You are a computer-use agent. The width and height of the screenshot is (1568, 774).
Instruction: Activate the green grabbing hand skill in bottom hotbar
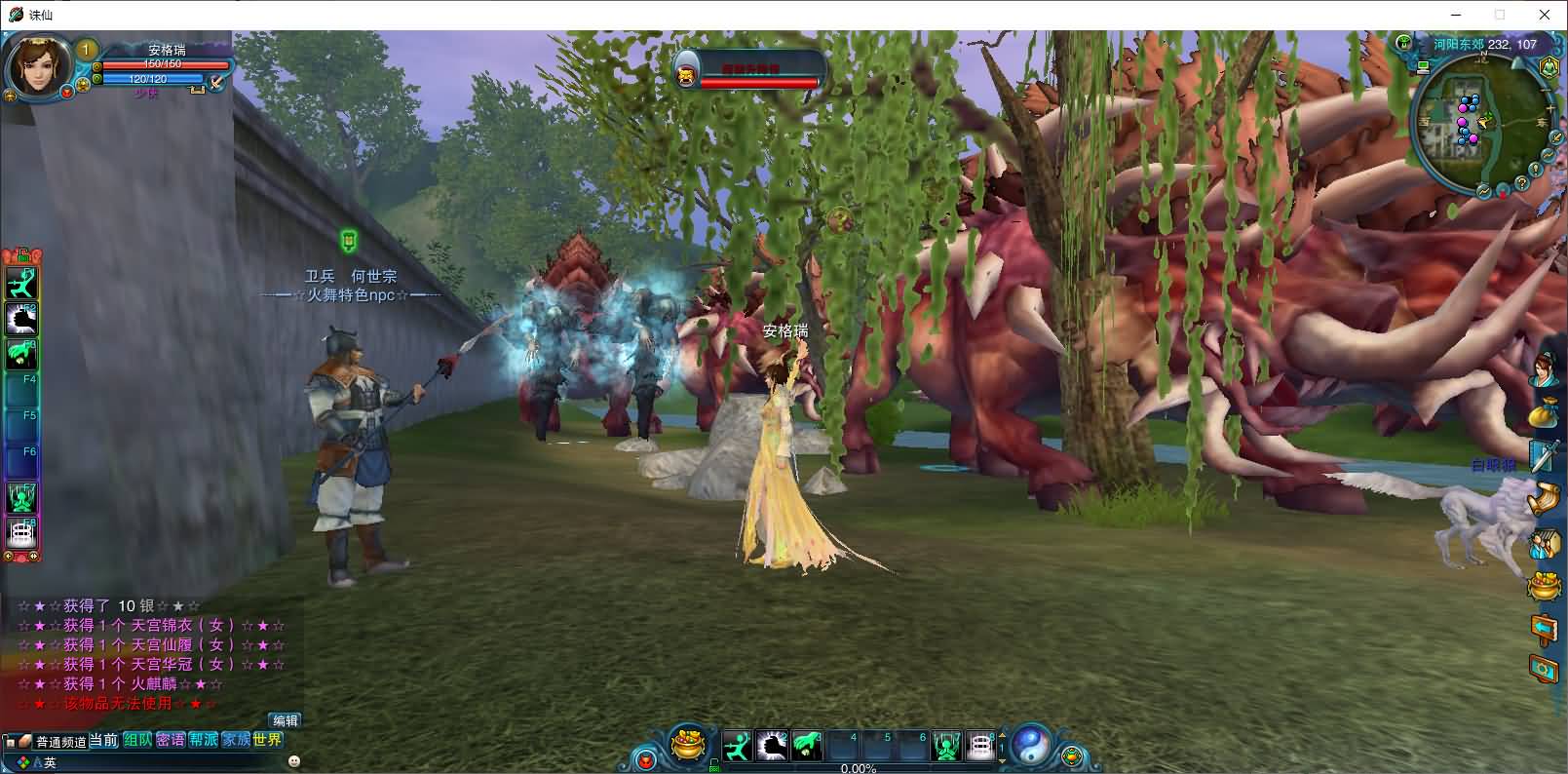[807, 746]
